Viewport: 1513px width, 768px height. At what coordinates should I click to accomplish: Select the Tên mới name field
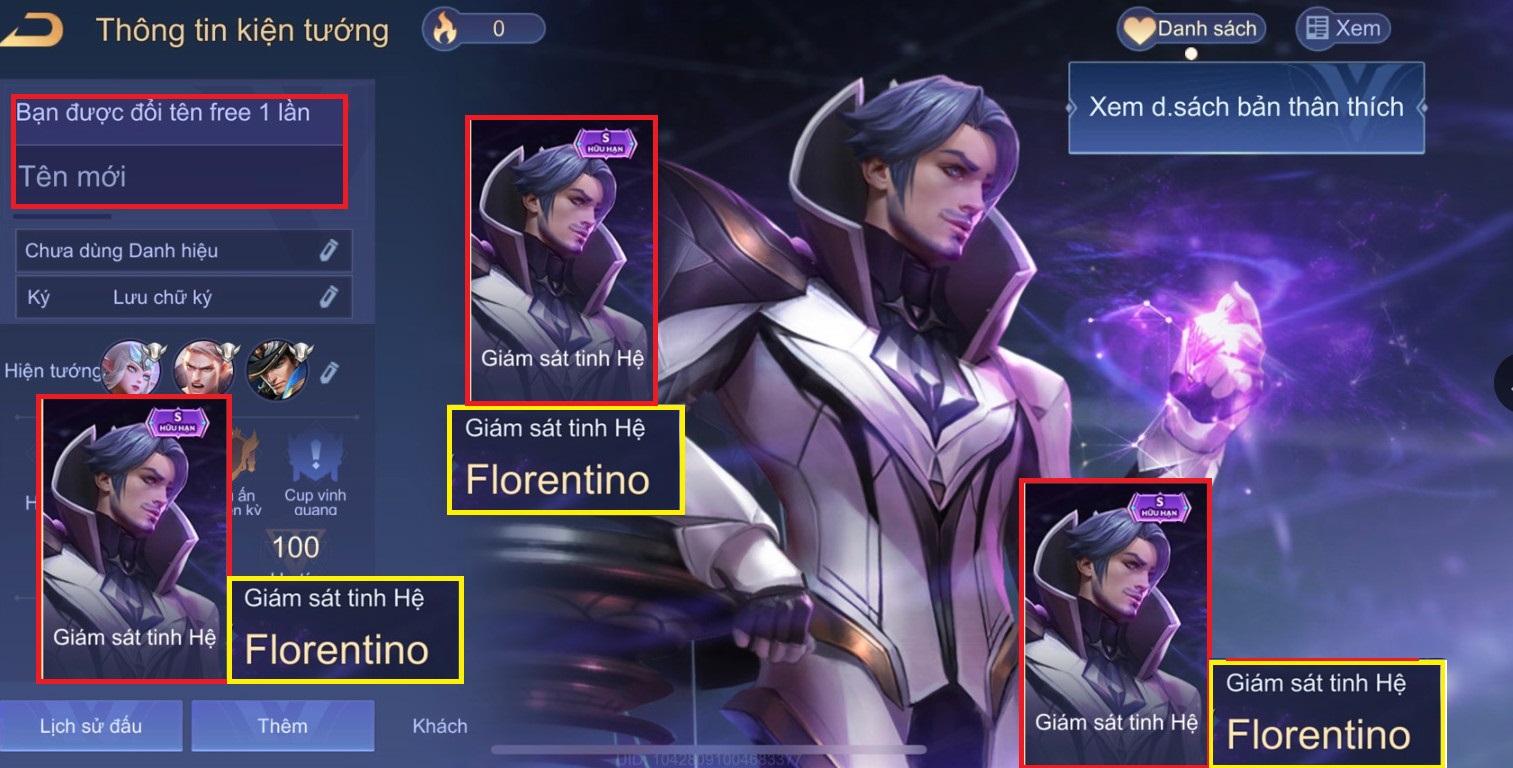[x=180, y=177]
